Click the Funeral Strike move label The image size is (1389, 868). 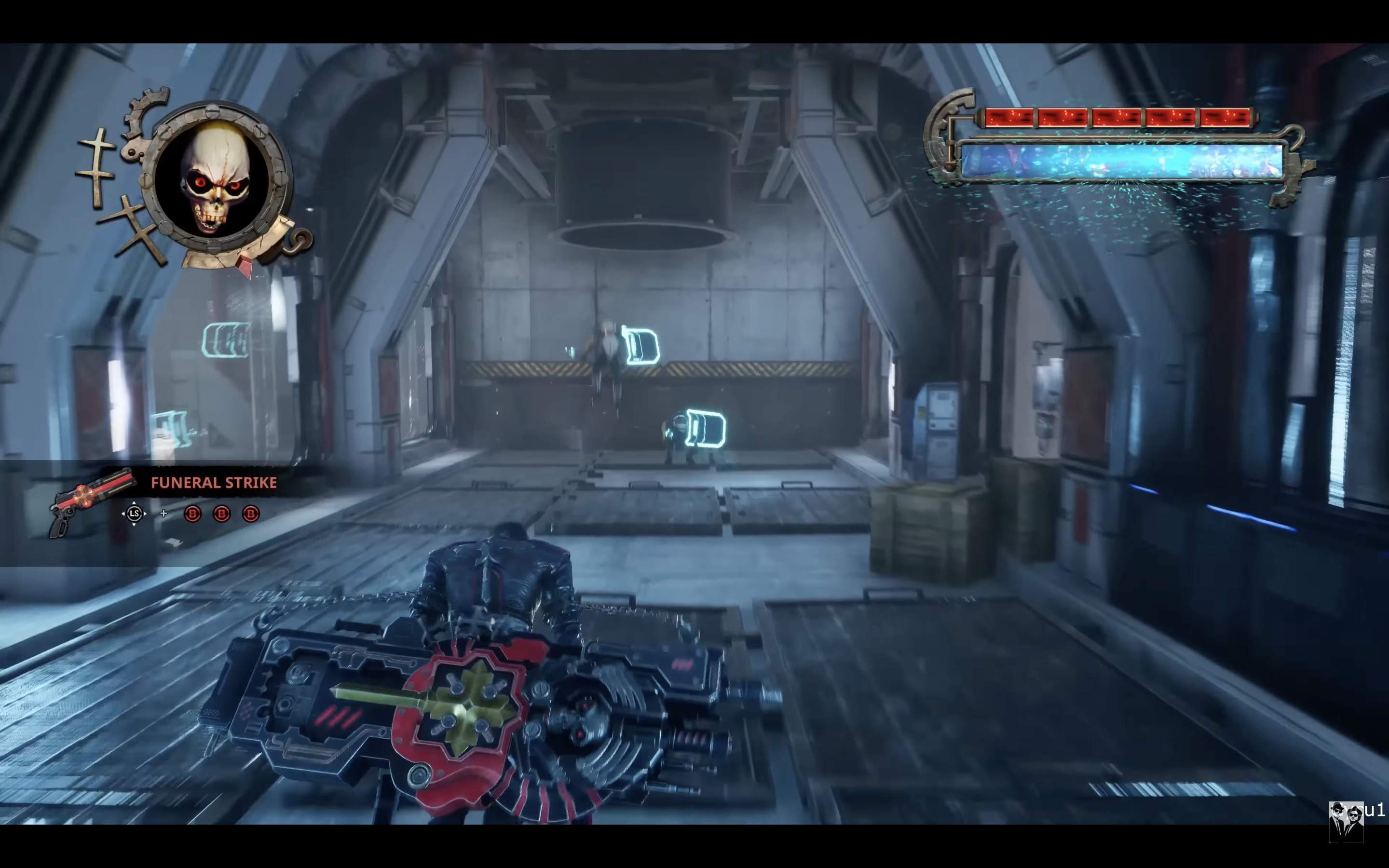pyautogui.click(x=214, y=483)
